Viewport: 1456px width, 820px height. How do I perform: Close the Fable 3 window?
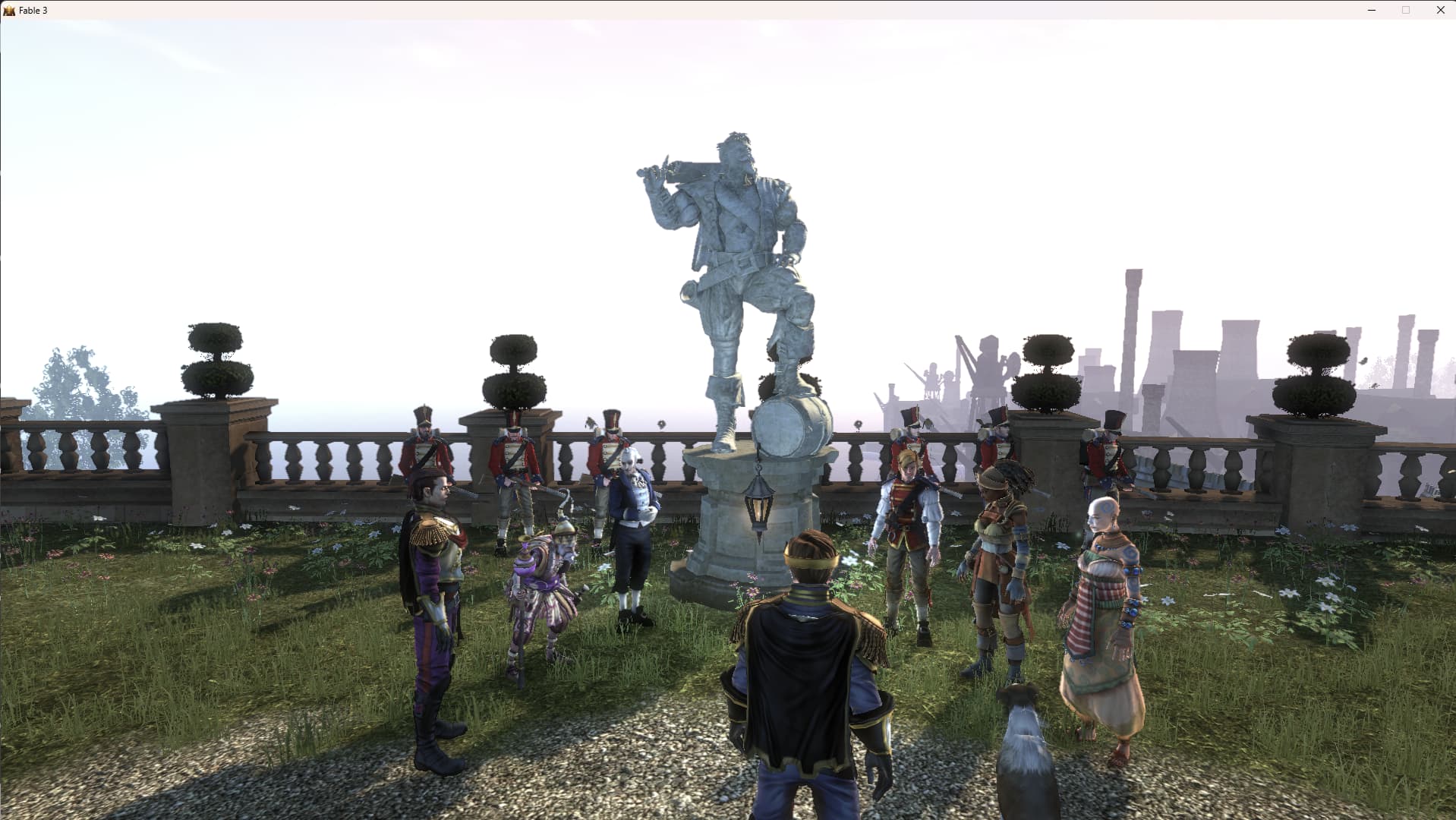(1440, 10)
